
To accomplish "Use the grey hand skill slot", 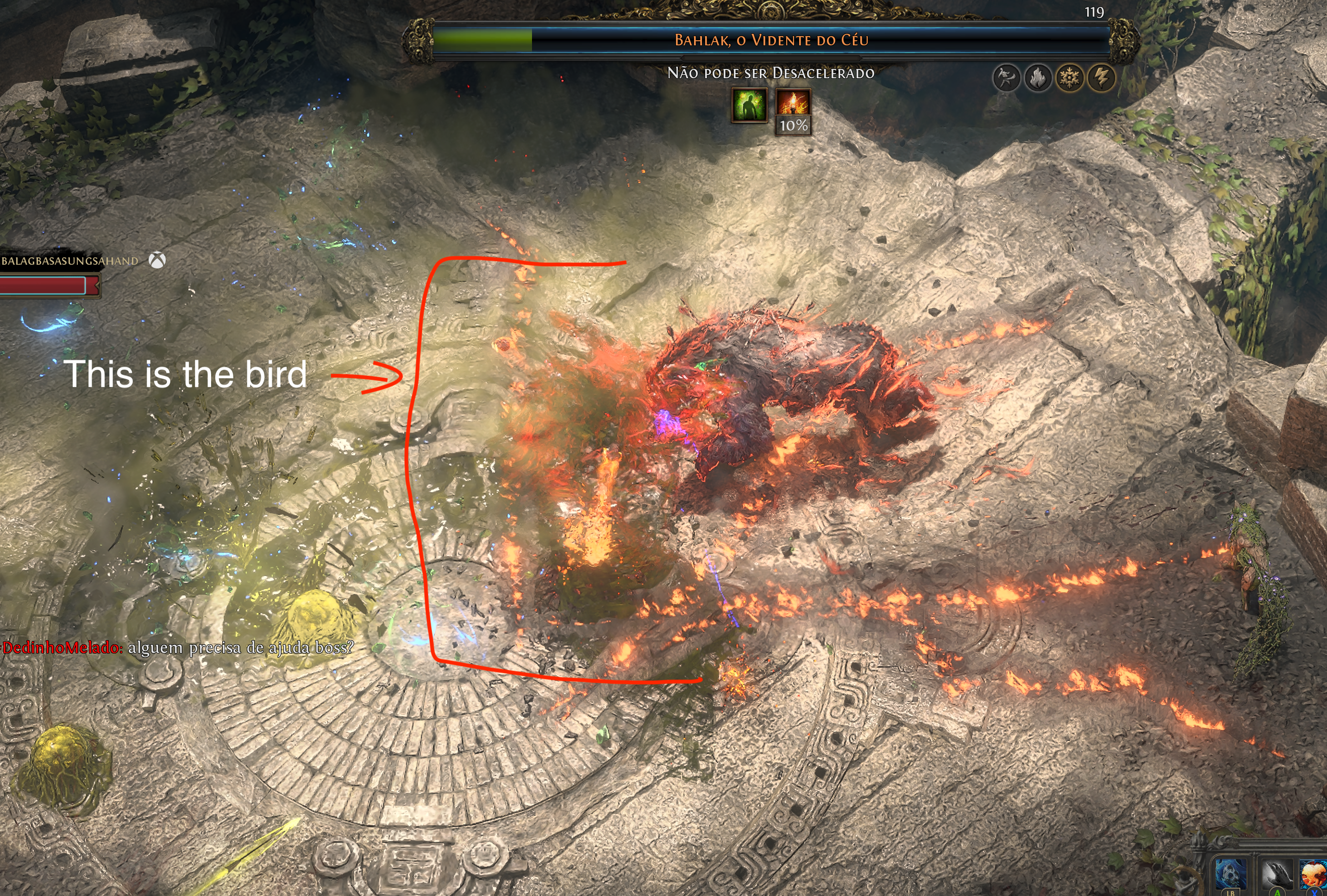I will coord(1277,874).
